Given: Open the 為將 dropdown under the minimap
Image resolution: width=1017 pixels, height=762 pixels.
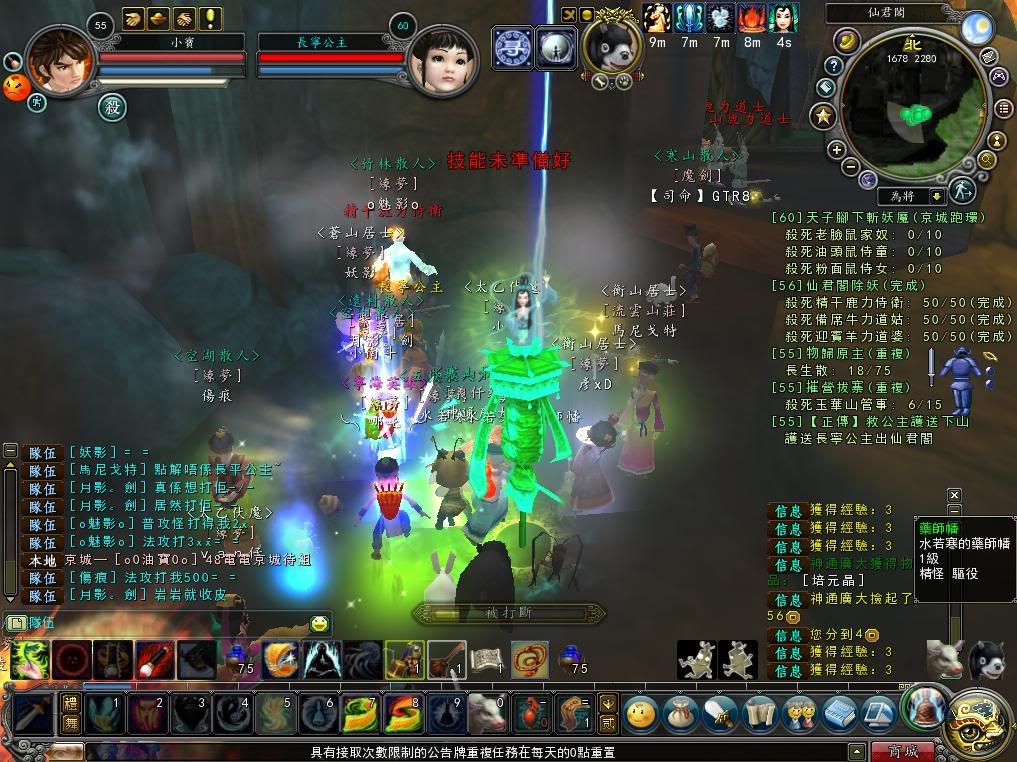Looking at the screenshot, I should point(936,197).
